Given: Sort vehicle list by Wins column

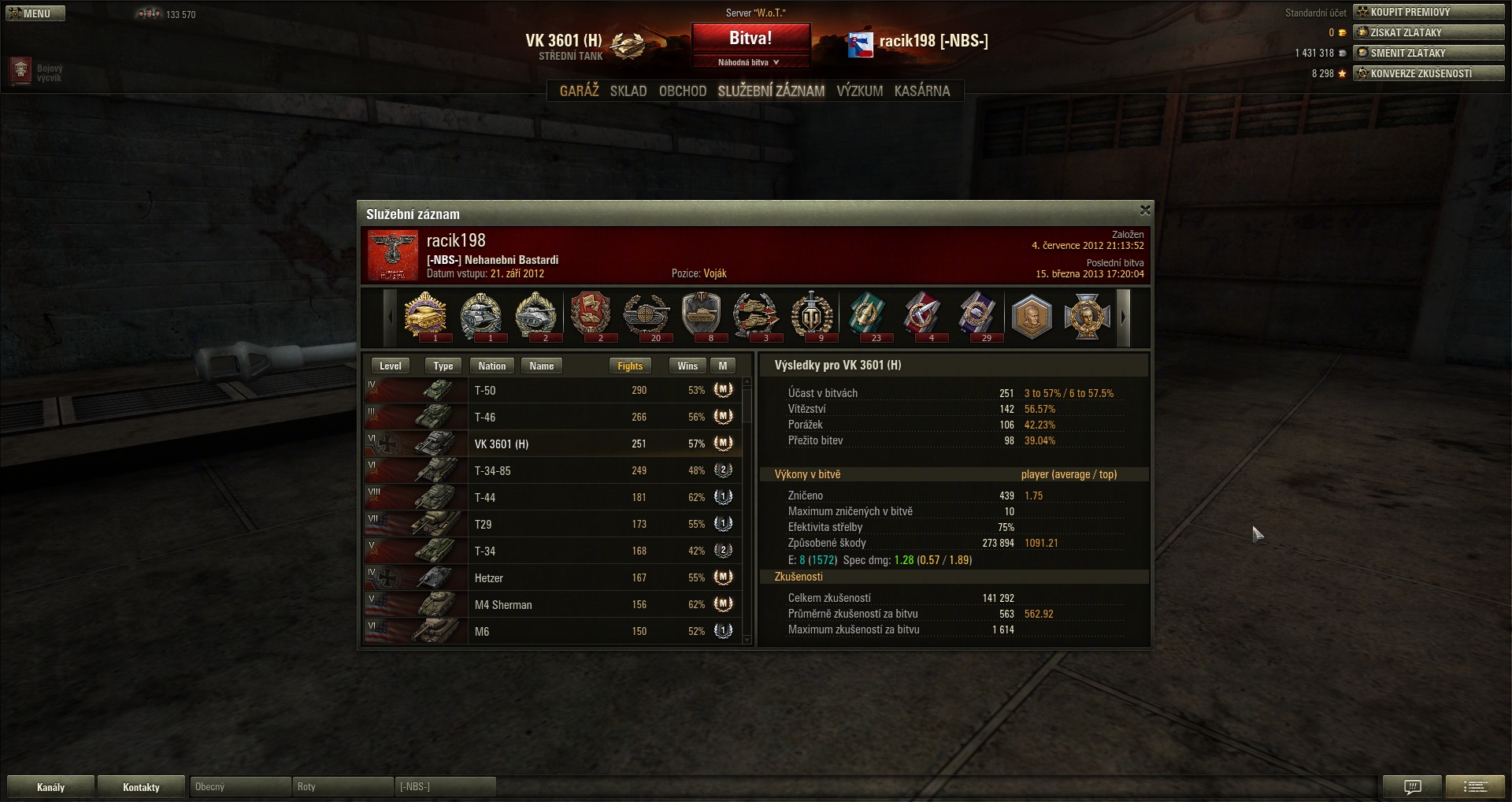Looking at the screenshot, I should (x=687, y=366).
